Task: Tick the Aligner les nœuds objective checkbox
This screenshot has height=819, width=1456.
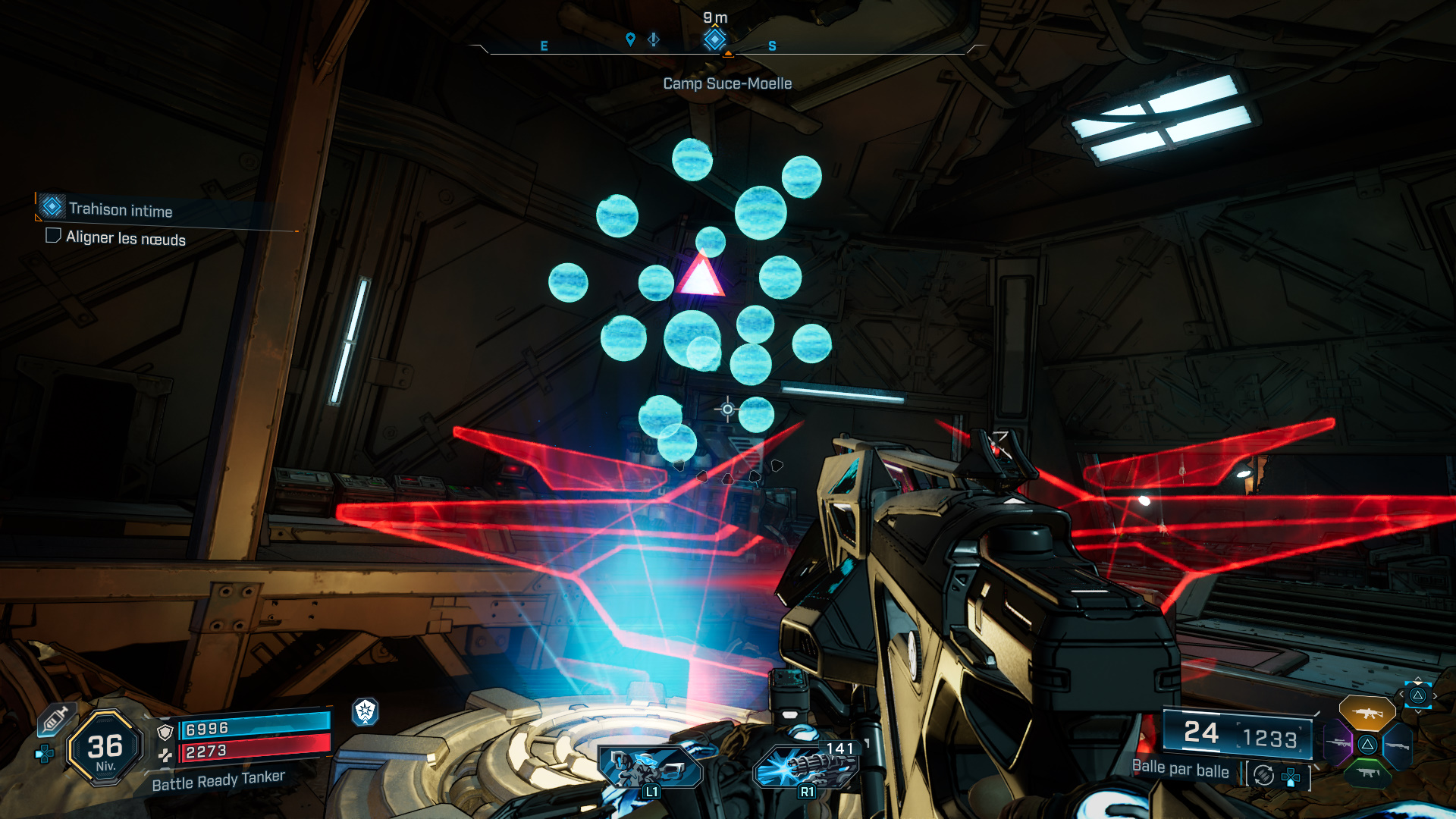Action: [53, 236]
